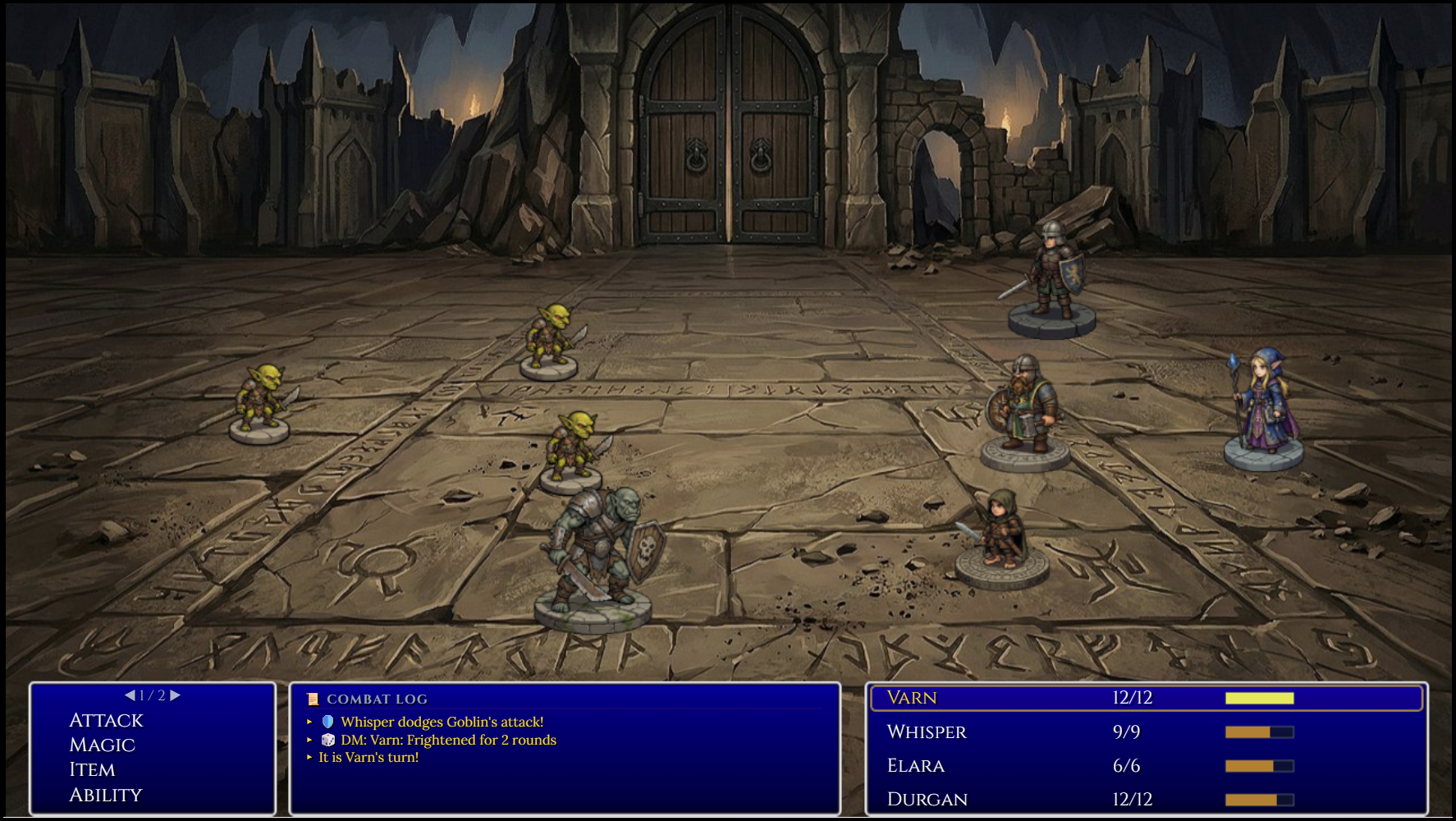Screen dimensions: 1456x821
Task: Select the Magic command
Action: (x=100, y=745)
